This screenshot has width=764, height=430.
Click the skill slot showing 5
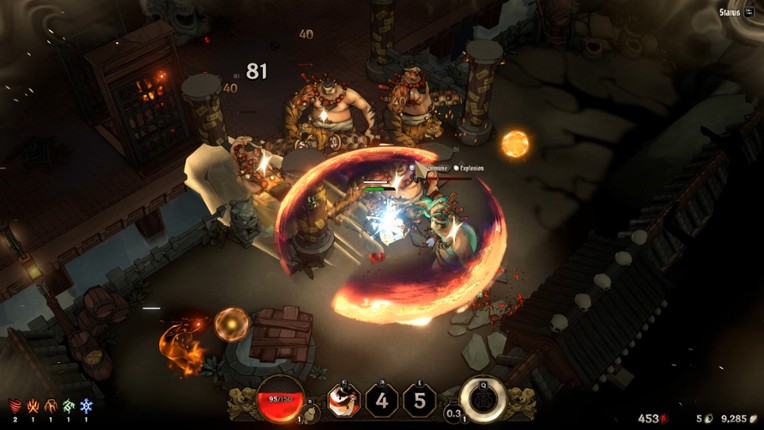point(419,401)
